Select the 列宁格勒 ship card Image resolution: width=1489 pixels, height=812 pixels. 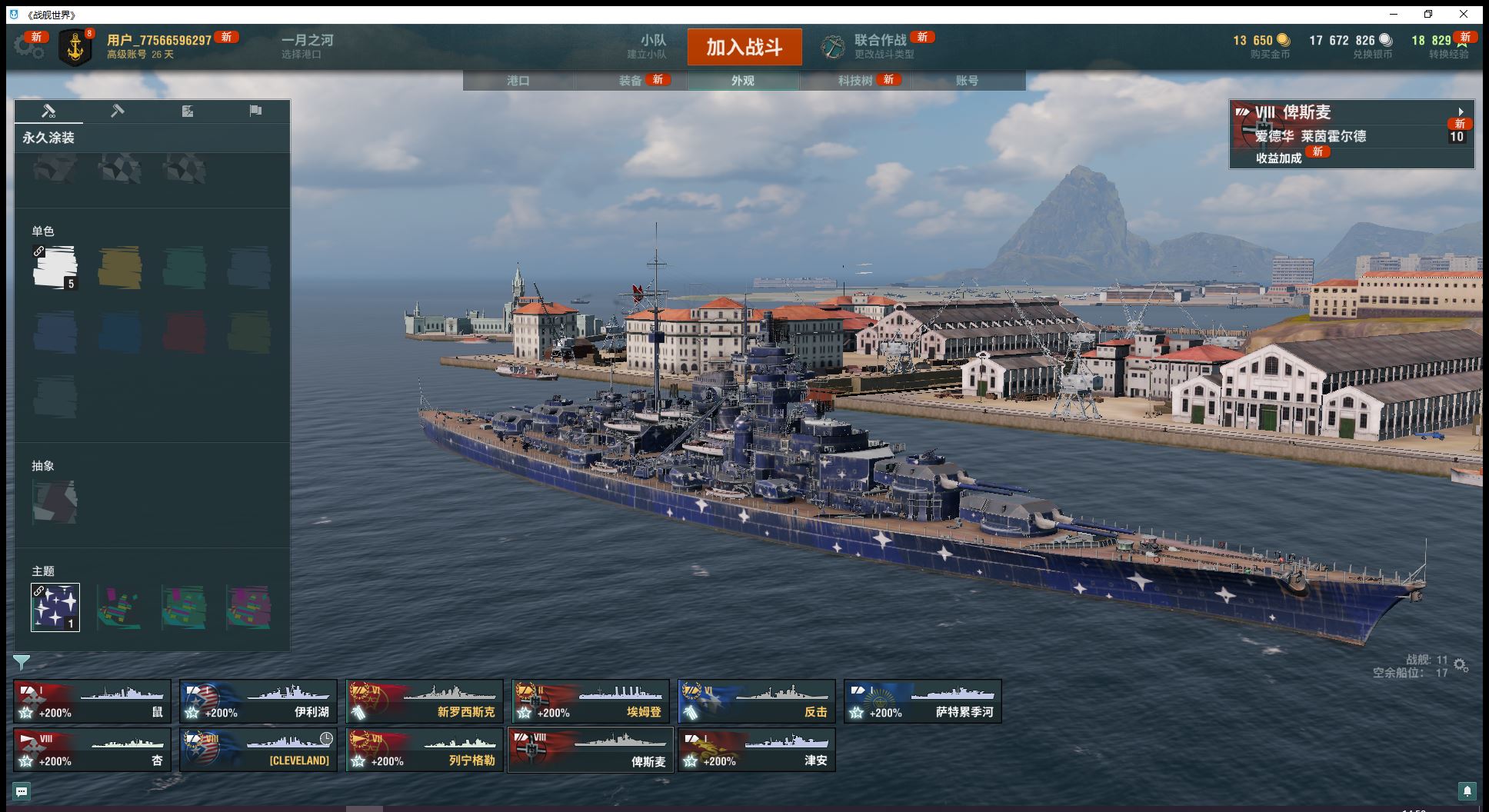click(x=425, y=750)
